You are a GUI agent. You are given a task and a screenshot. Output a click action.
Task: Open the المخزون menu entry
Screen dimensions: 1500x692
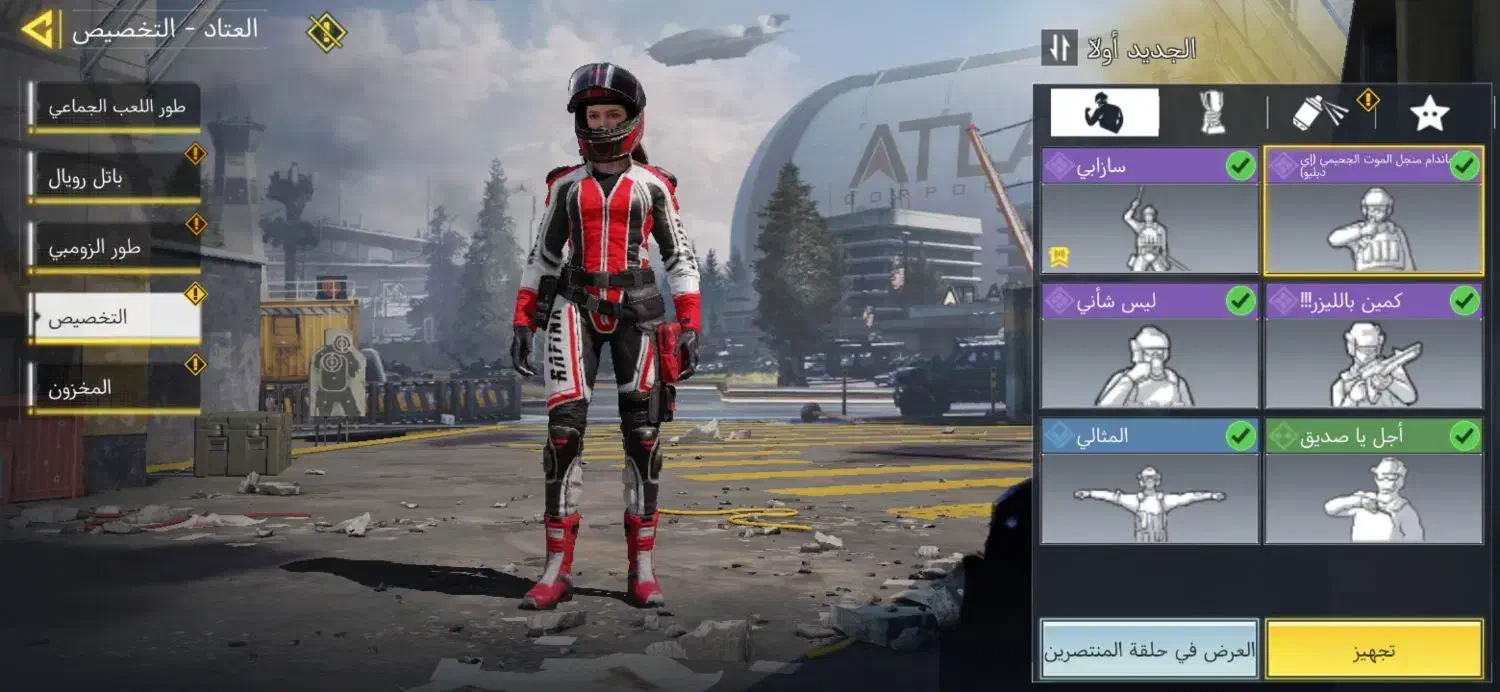point(115,388)
